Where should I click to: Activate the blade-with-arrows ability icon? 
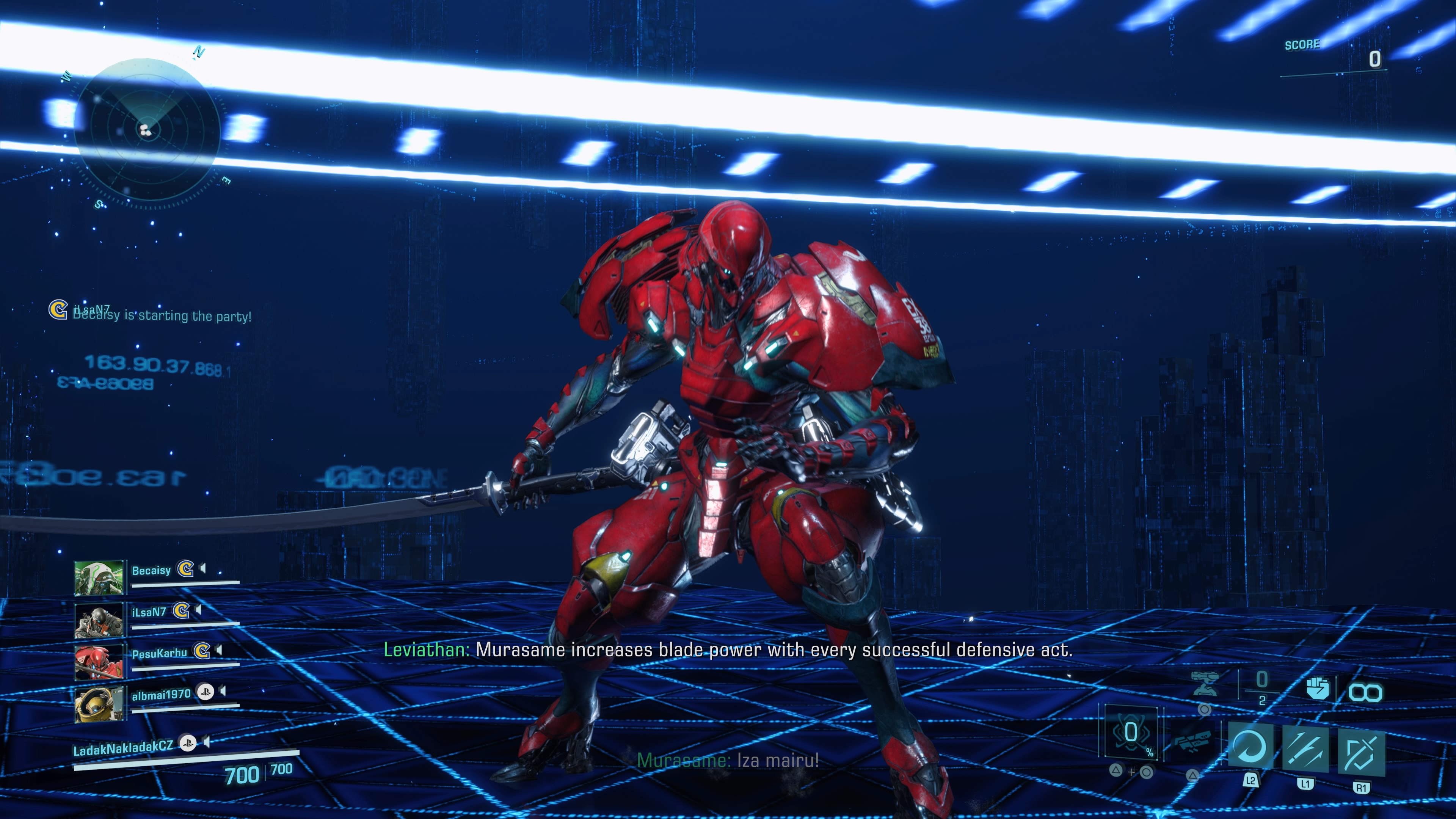coord(1305,750)
